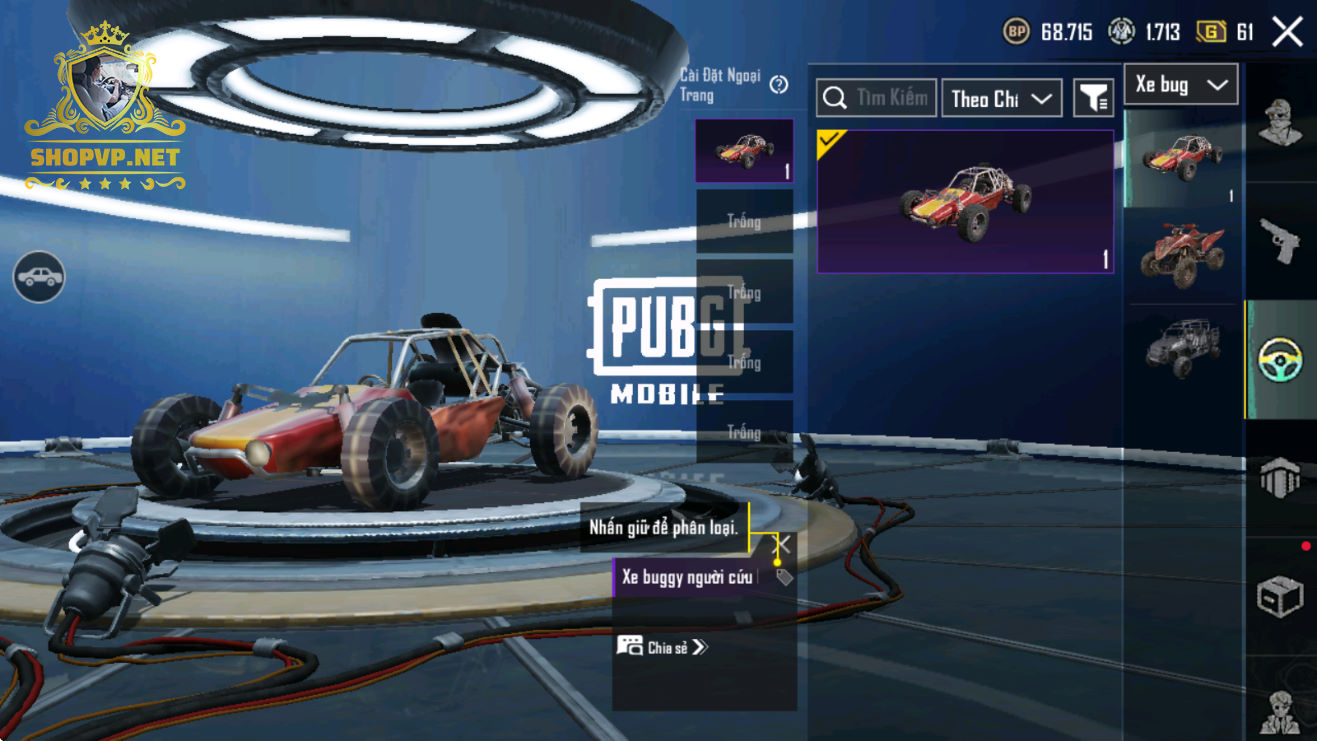Toggle the round car view button
Screen dimensions: 1317x741
click(39, 277)
